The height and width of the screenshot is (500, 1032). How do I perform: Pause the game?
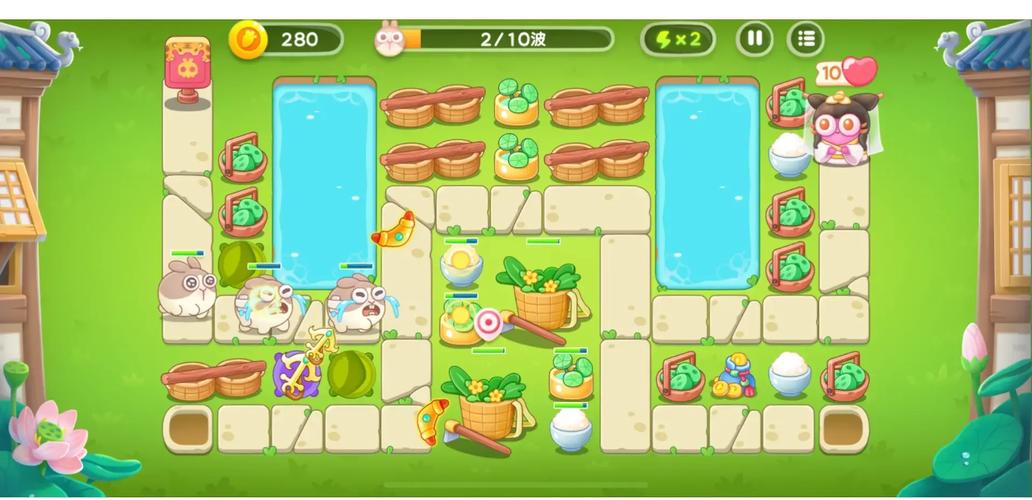tap(754, 40)
